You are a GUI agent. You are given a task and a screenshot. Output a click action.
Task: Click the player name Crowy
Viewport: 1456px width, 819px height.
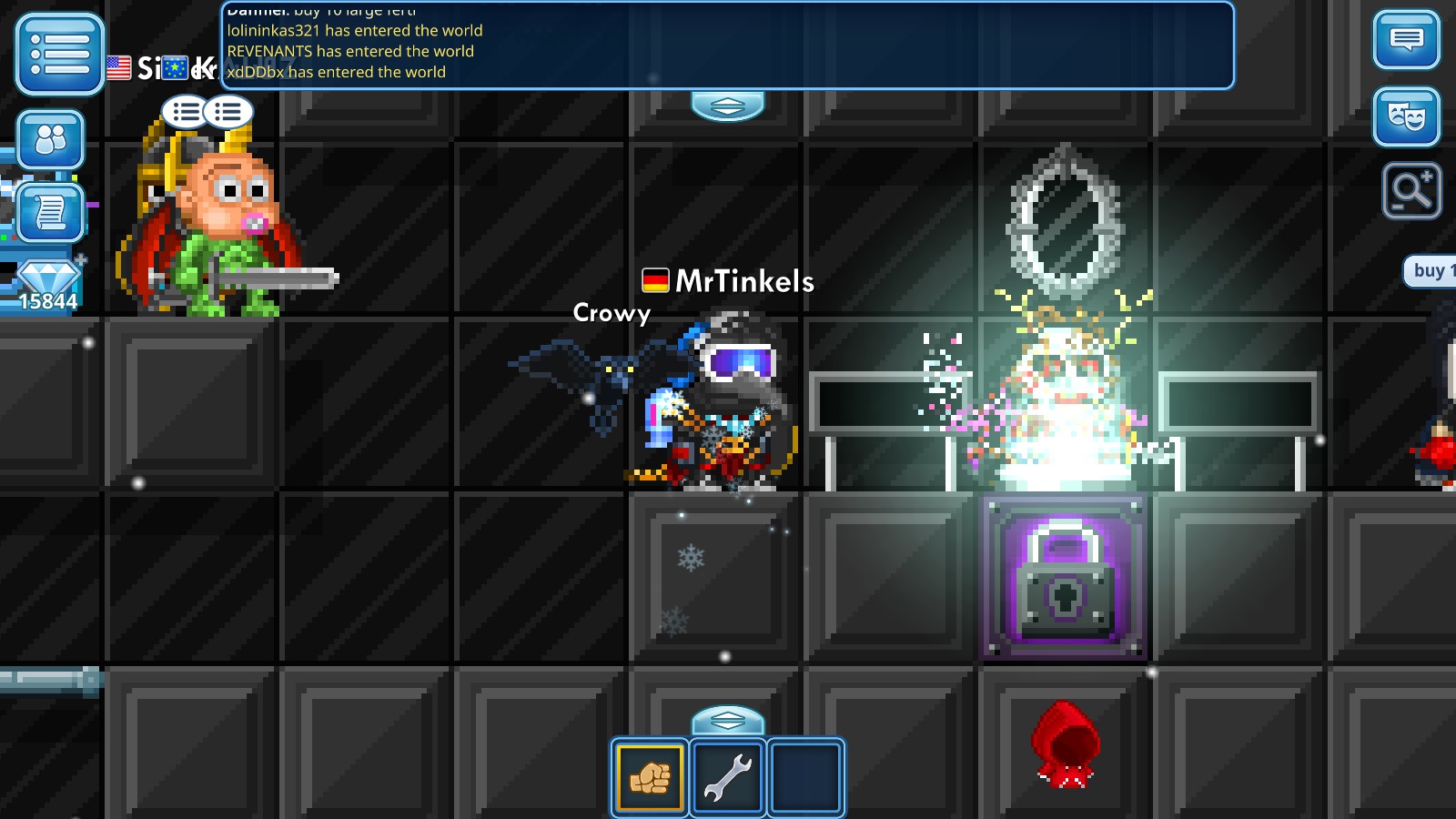[611, 314]
